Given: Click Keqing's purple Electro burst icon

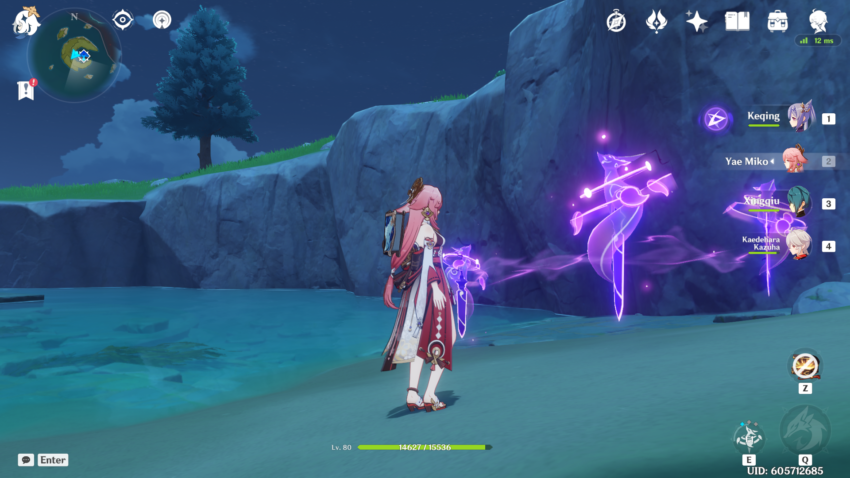Looking at the screenshot, I should coord(715,120).
